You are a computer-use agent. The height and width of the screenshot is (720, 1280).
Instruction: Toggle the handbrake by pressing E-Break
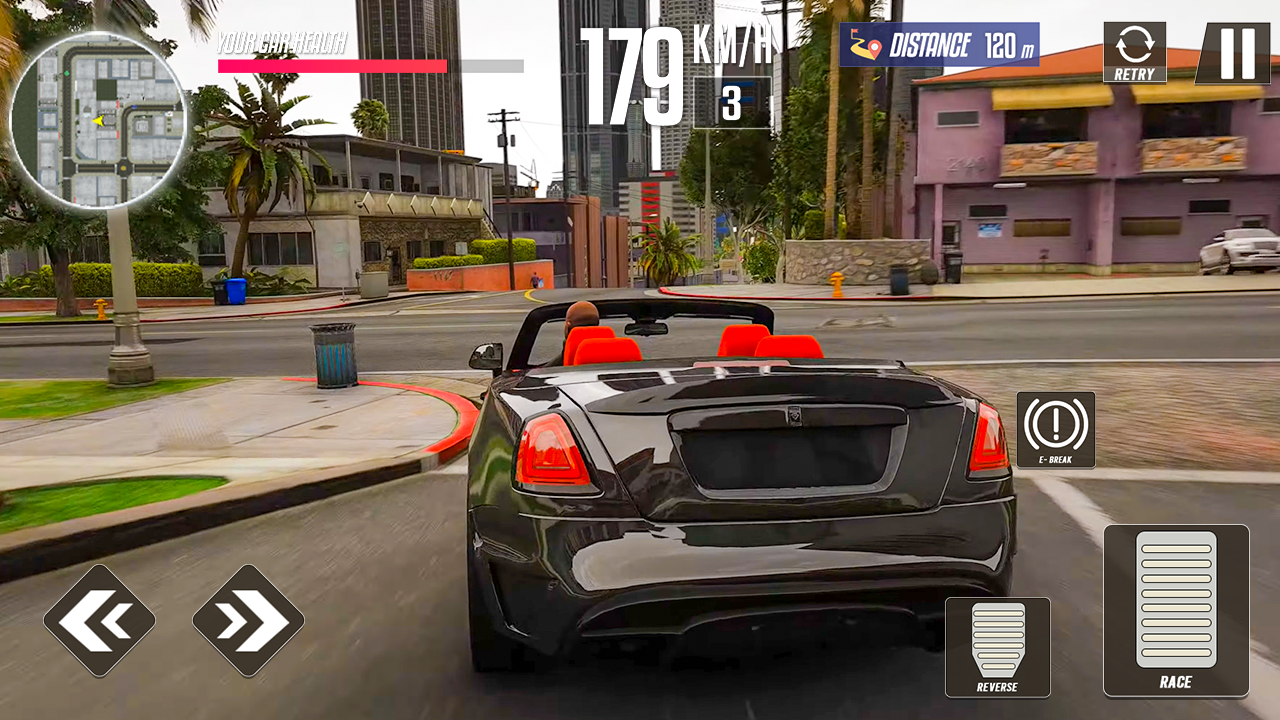point(1054,431)
